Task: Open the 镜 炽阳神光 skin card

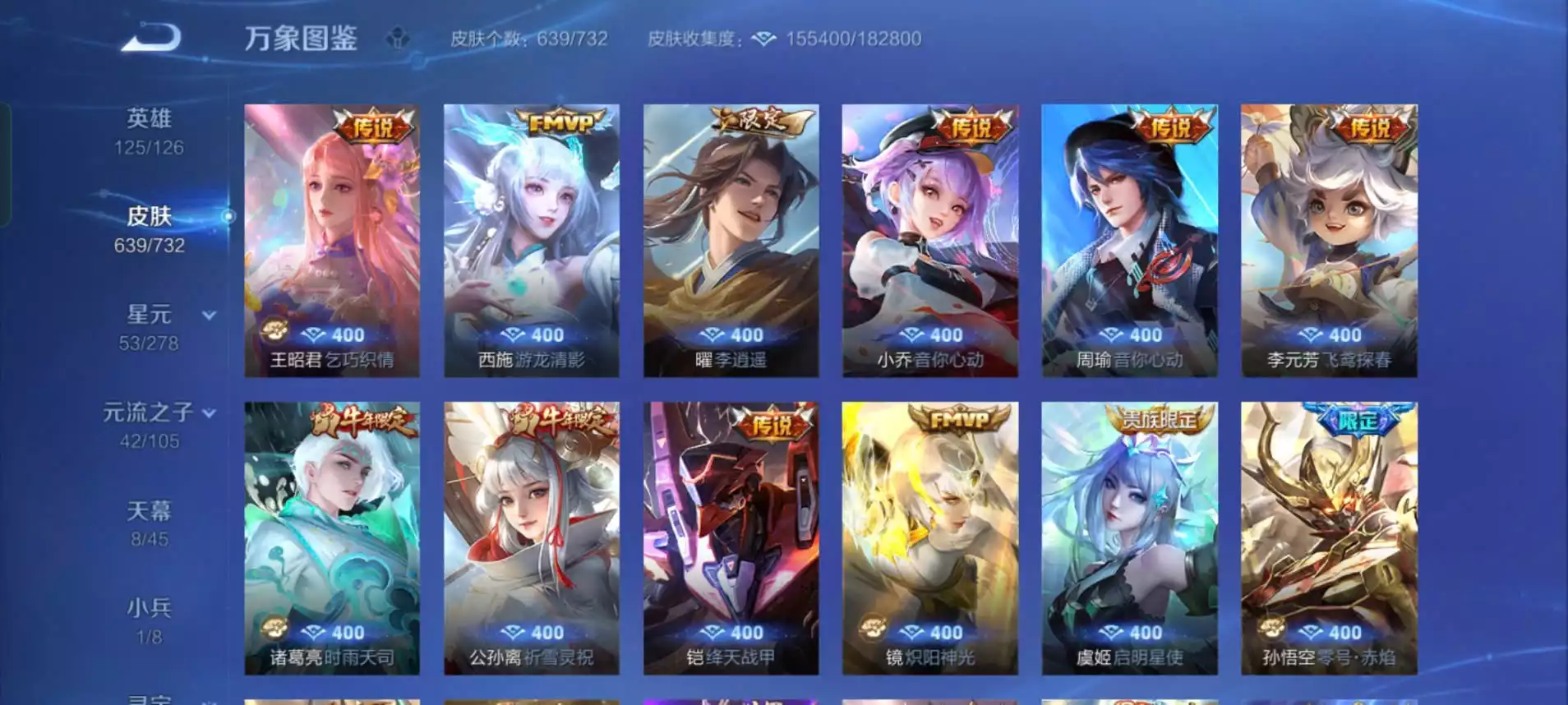Action: click(x=930, y=537)
